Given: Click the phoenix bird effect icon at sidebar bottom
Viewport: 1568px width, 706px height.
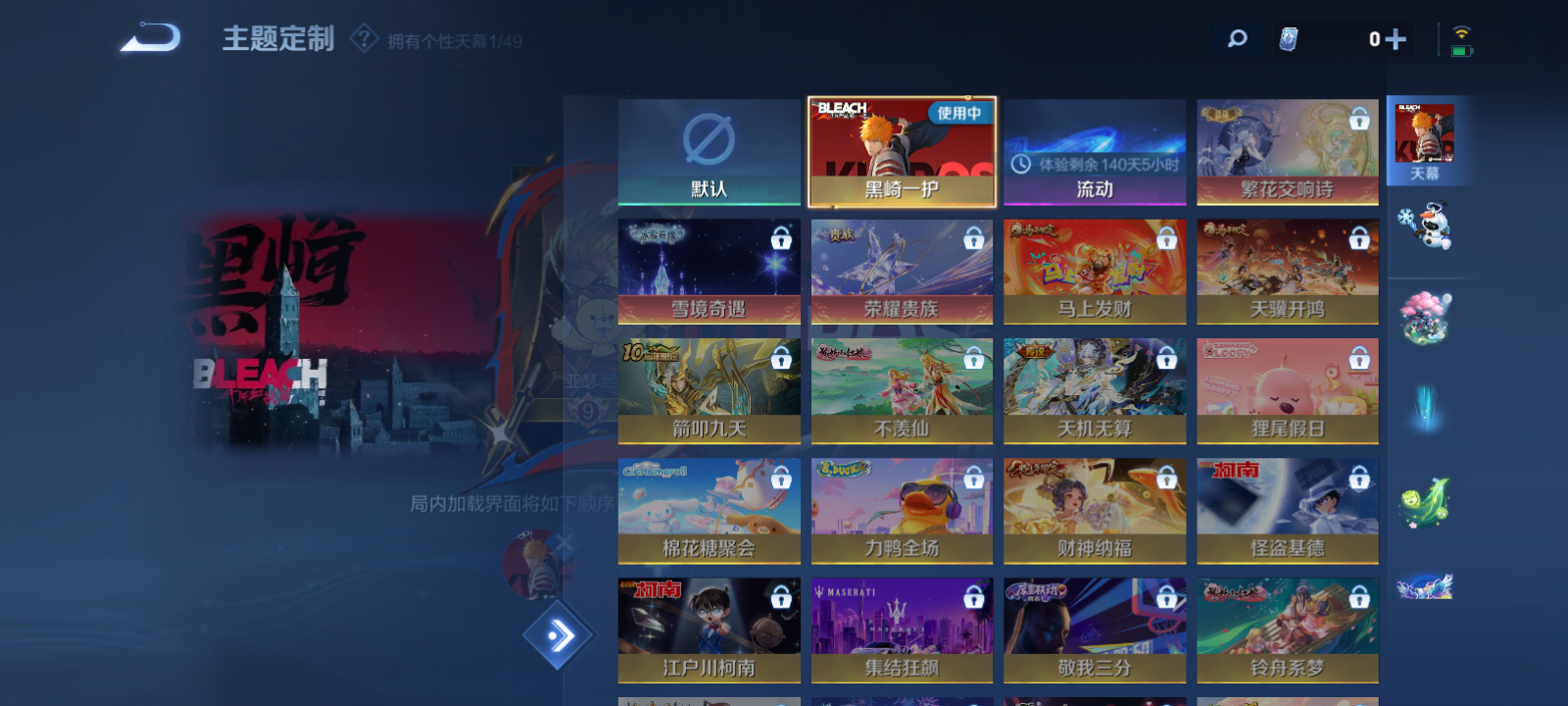Looking at the screenshot, I should (1429, 583).
